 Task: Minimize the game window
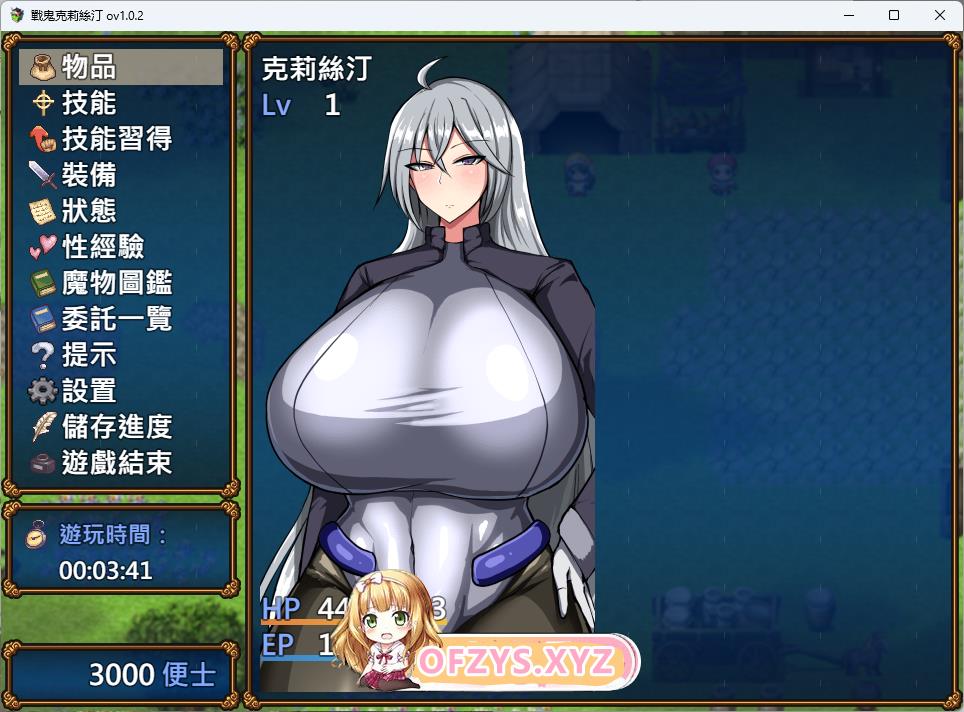click(848, 15)
